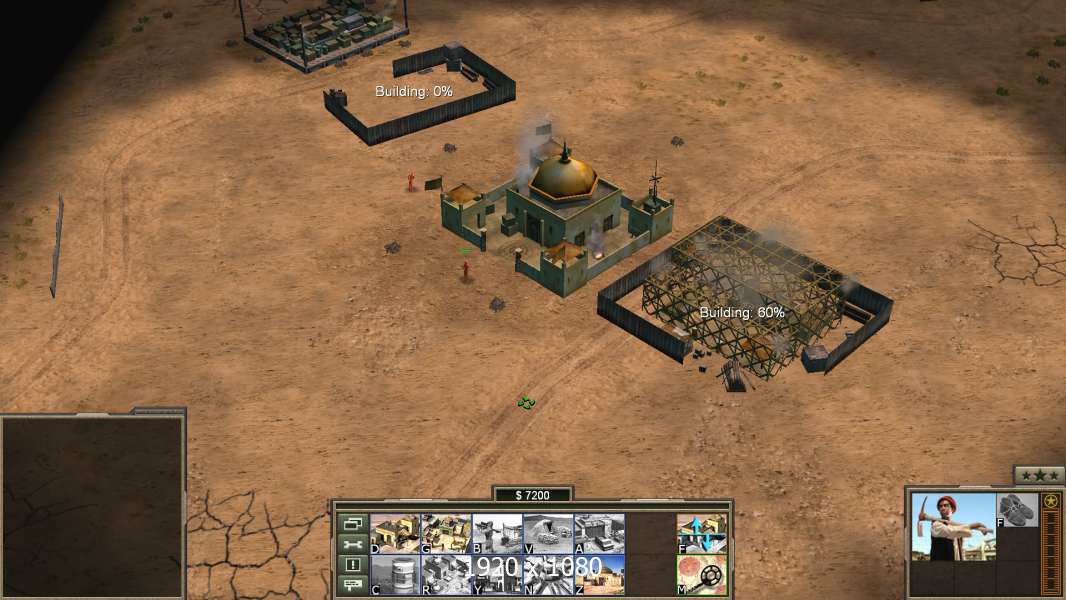Pick the build icon labeled A
The height and width of the screenshot is (600, 1066).
pos(599,533)
